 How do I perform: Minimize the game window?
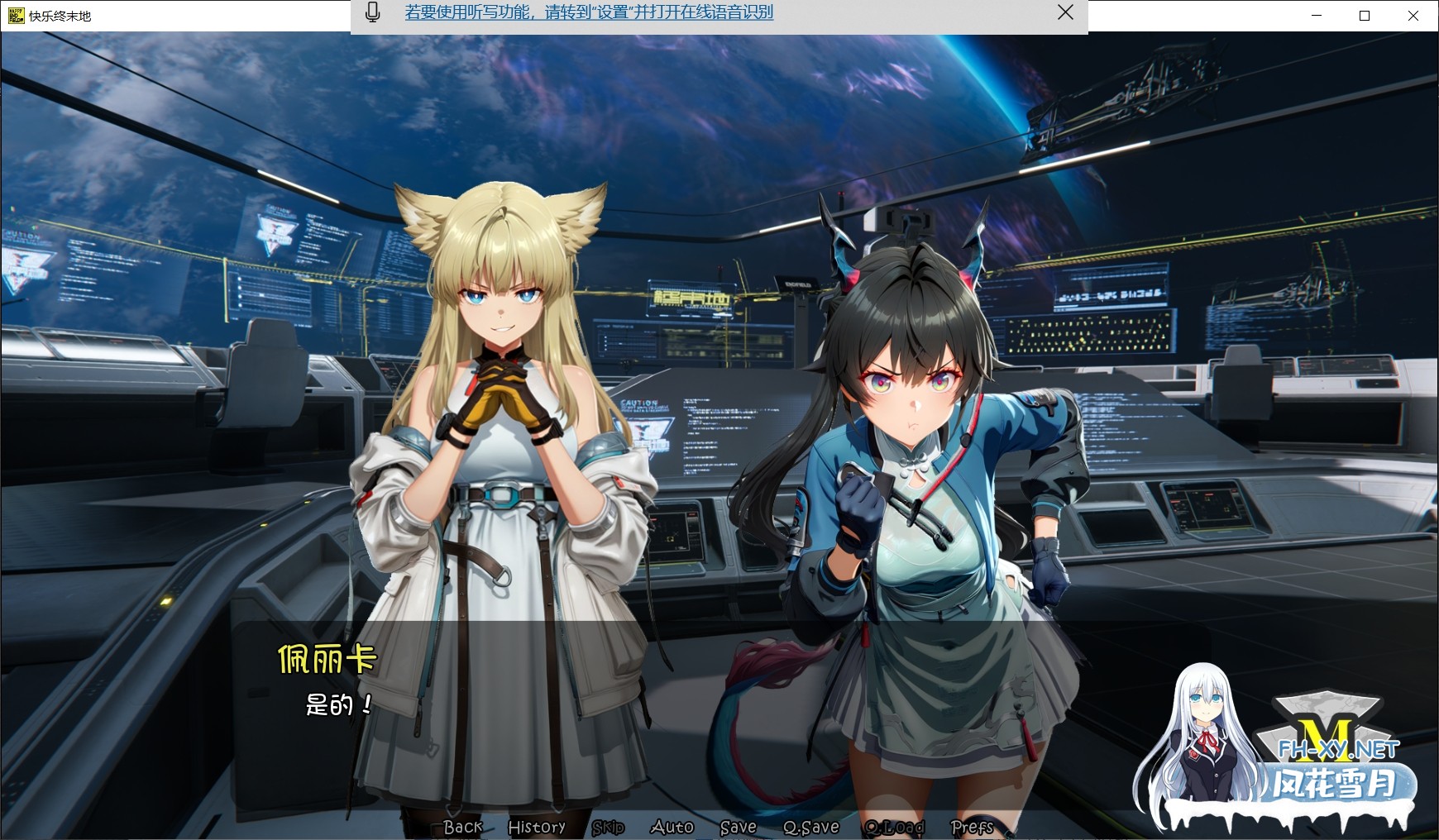[x=1316, y=15]
